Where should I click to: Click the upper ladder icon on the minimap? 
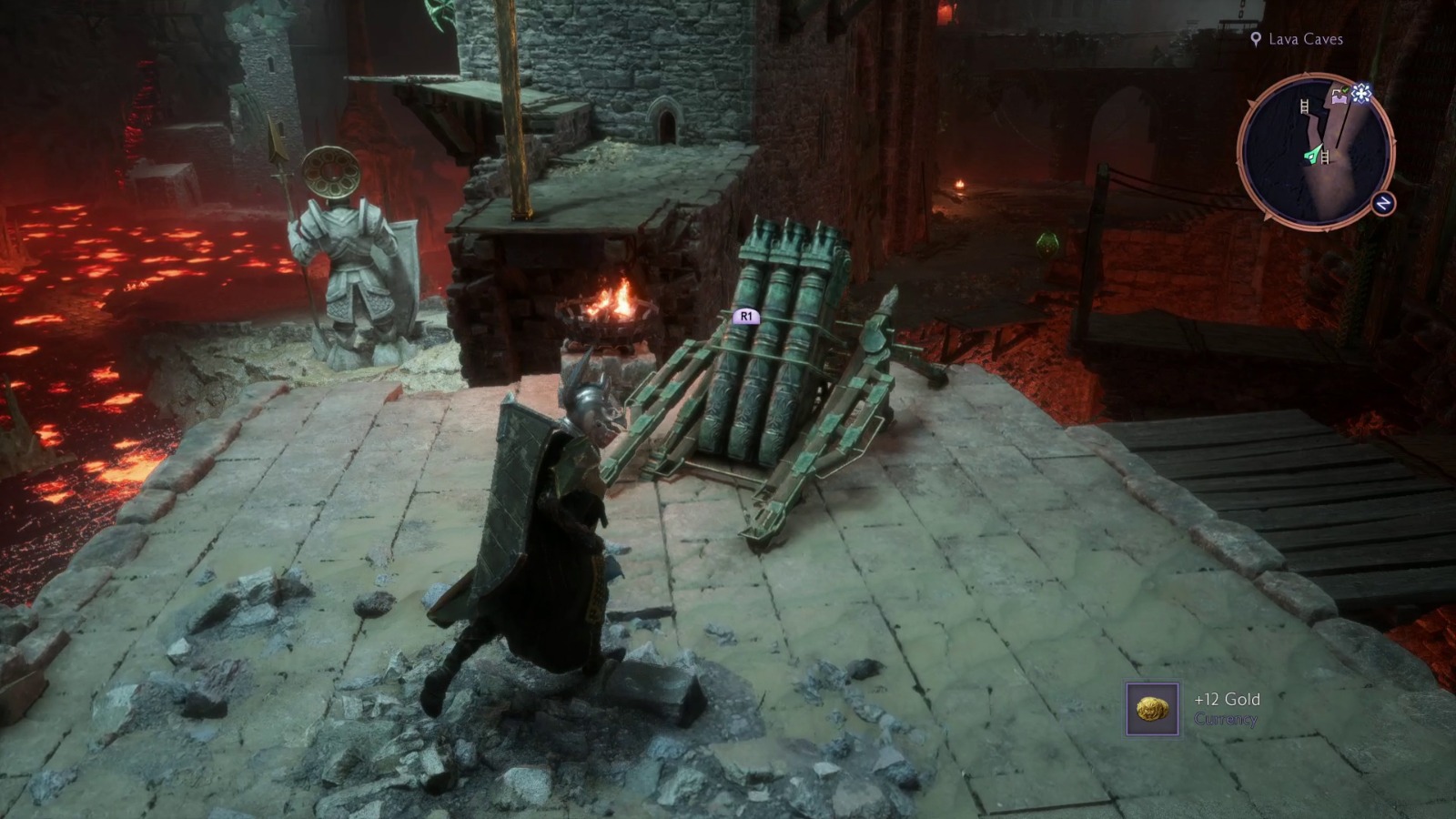tap(1303, 106)
